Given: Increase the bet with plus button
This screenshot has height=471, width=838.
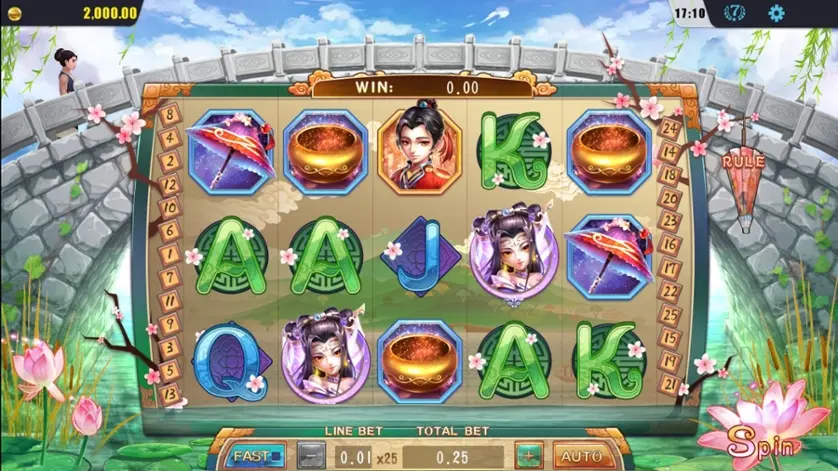Looking at the screenshot, I should 529,456.
